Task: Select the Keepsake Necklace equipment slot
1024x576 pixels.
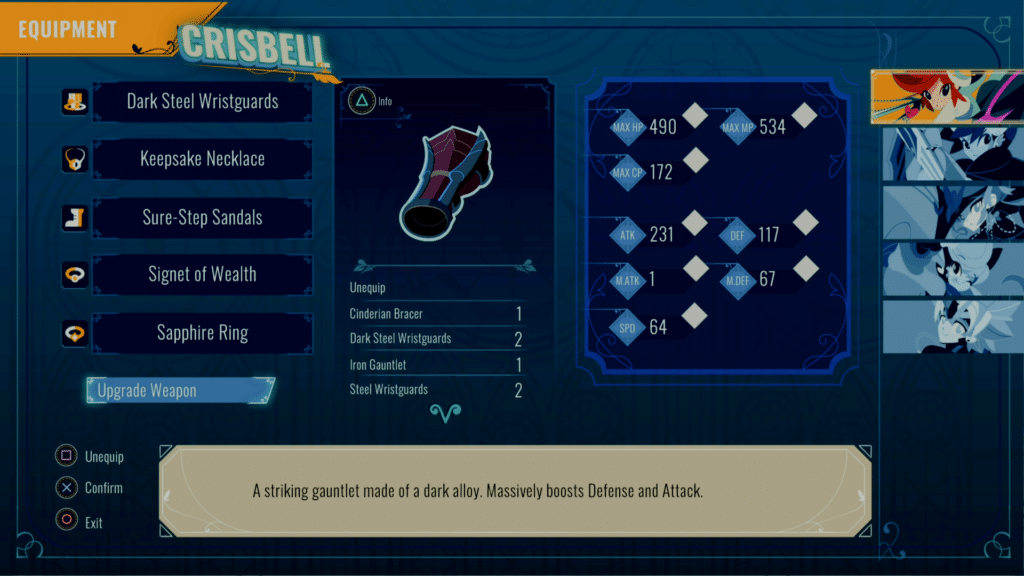Action: [x=203, y=159]
